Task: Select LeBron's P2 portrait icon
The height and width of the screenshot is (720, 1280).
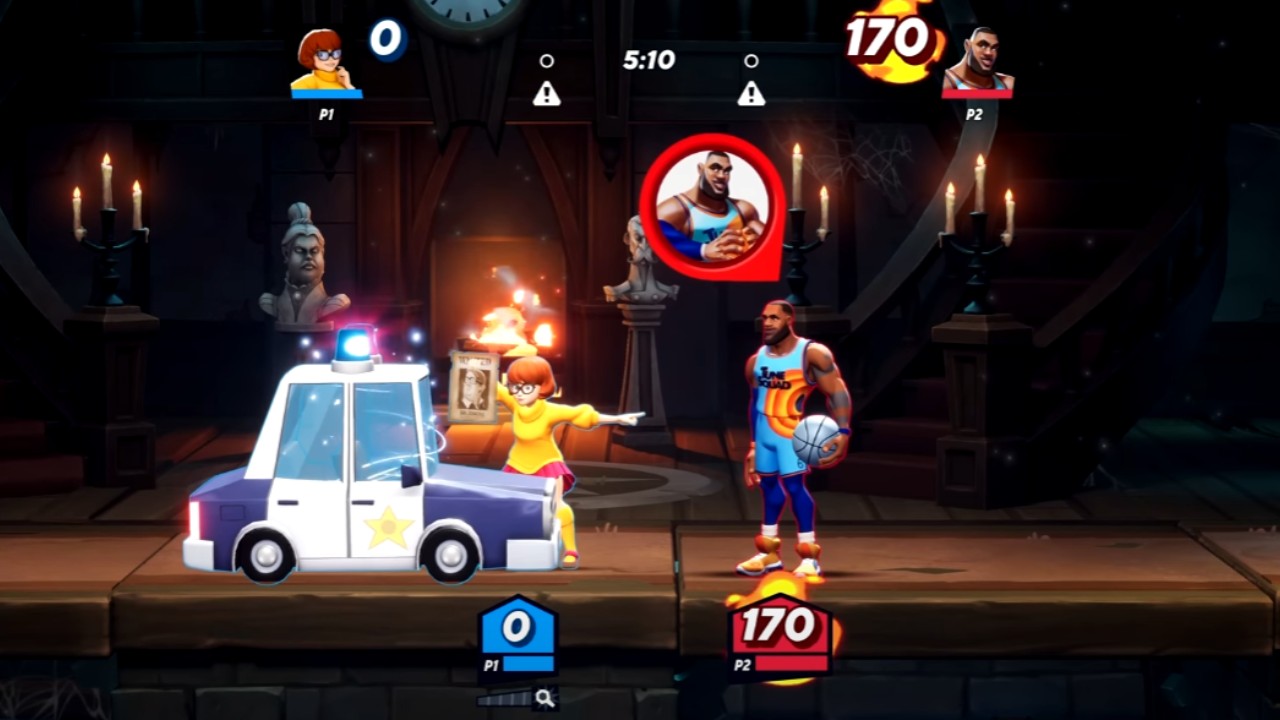Action: 977,62
